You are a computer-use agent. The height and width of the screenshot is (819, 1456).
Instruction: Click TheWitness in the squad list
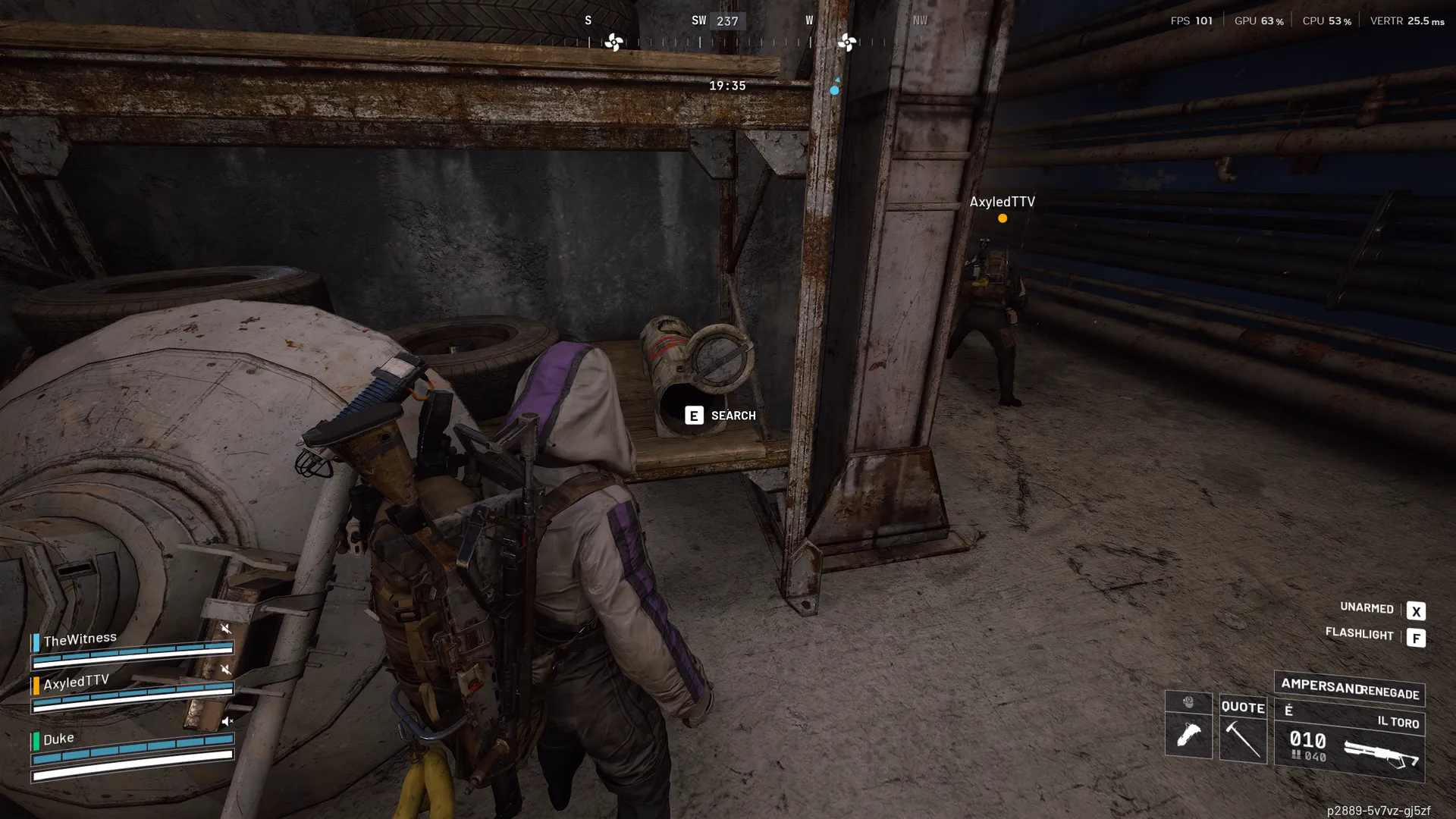[80, 639]
